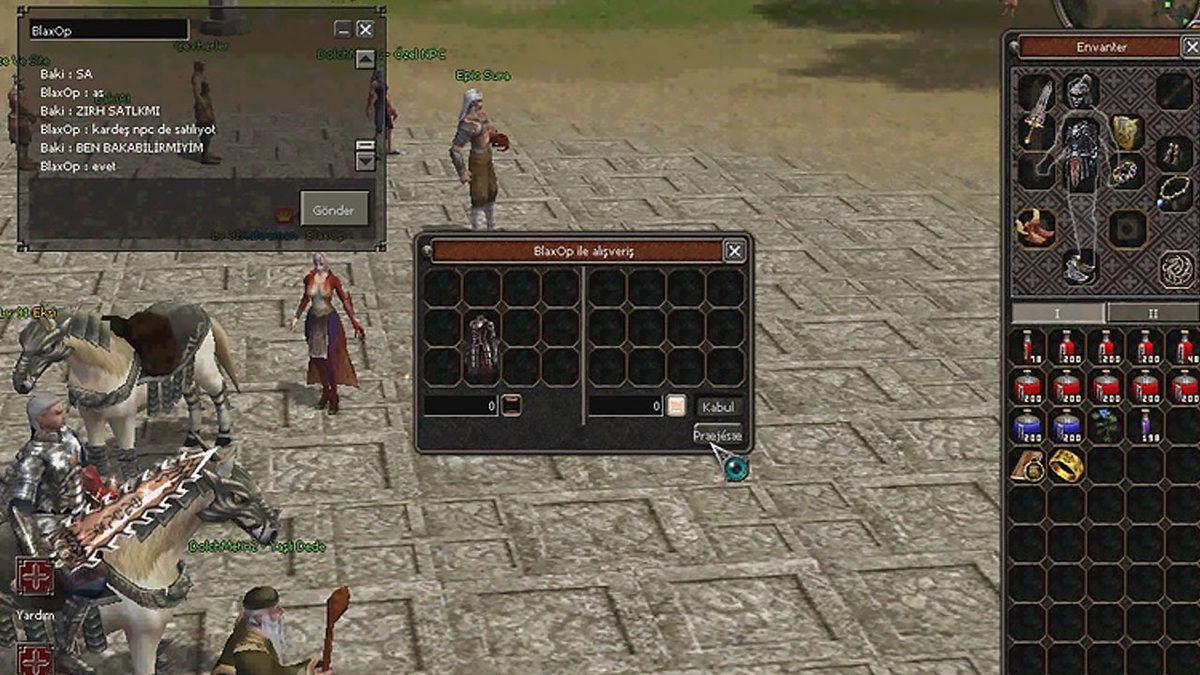
Task: Accept the trade with Kabul button
Action: 718,406
